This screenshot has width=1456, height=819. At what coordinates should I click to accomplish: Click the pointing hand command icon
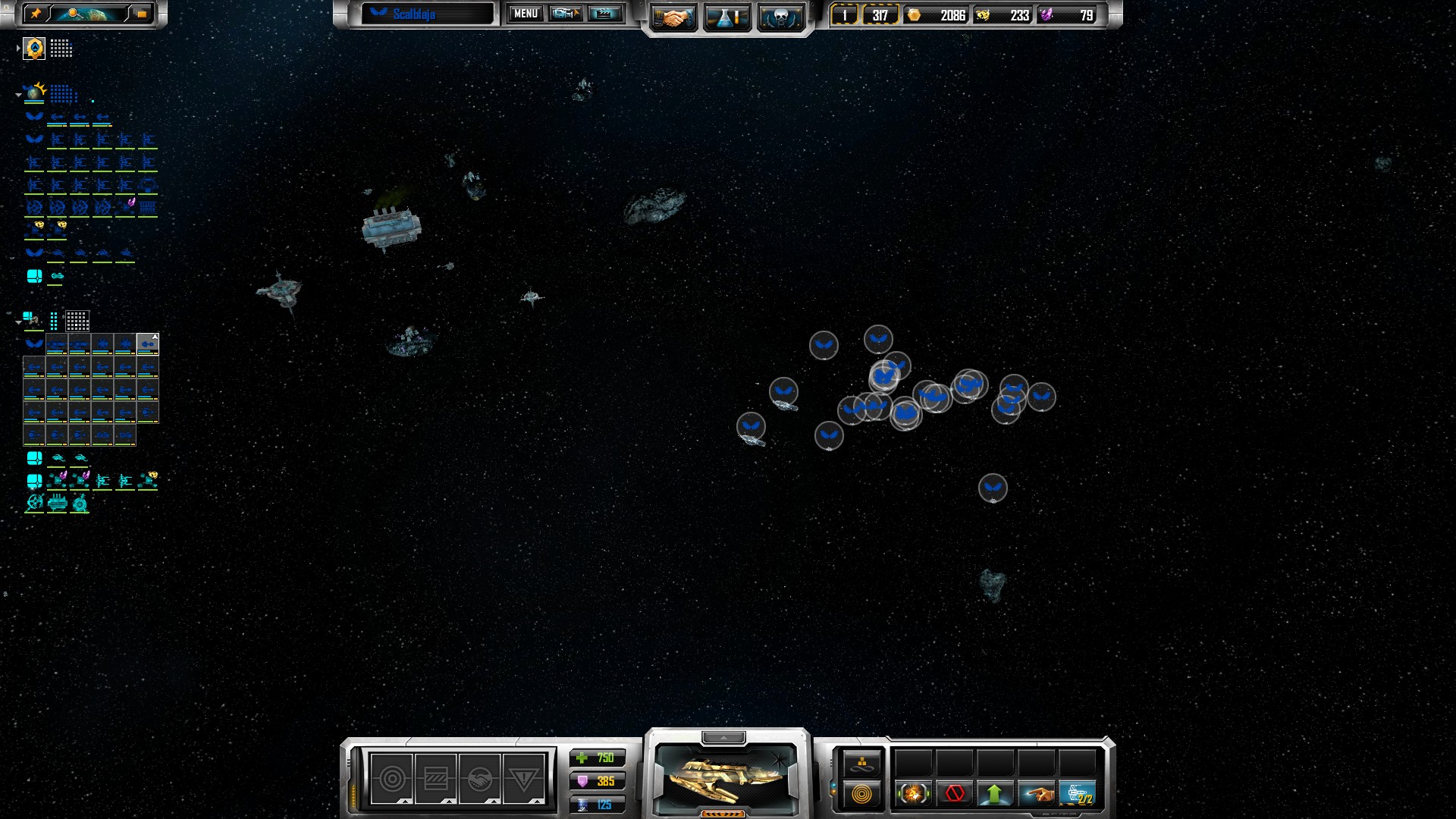point(1036,794)
